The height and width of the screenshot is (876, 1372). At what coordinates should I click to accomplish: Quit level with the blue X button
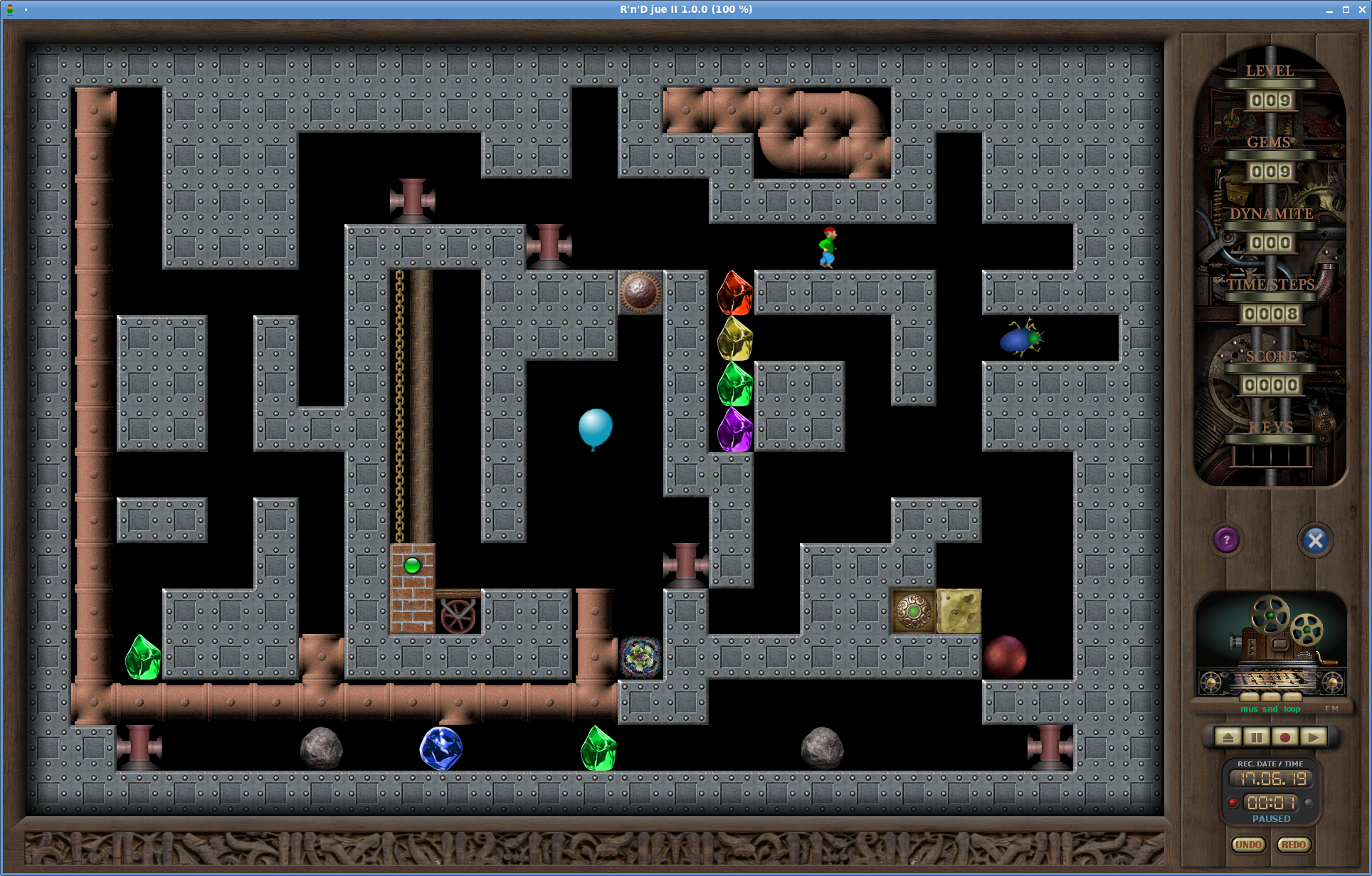[x=1315, y=541]
